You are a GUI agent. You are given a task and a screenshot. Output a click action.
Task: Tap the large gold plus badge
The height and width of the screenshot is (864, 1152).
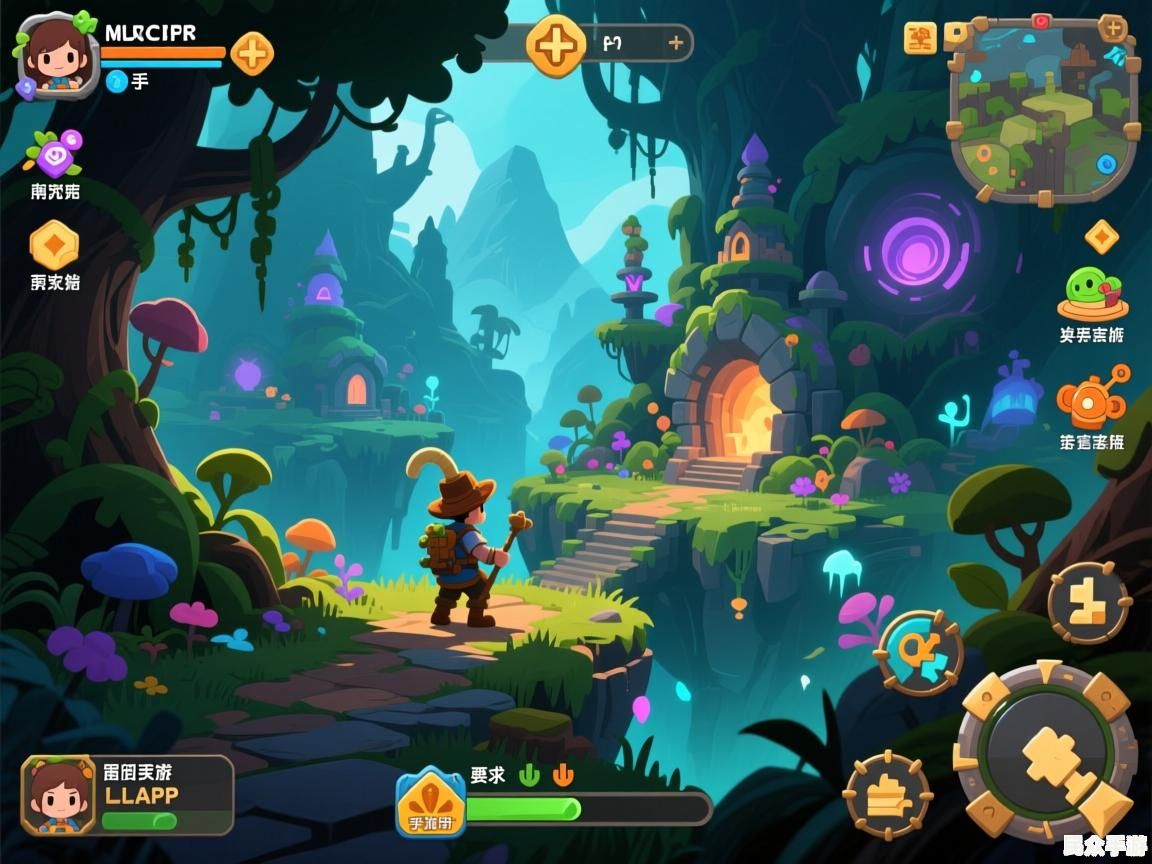(x=556, y=45)
